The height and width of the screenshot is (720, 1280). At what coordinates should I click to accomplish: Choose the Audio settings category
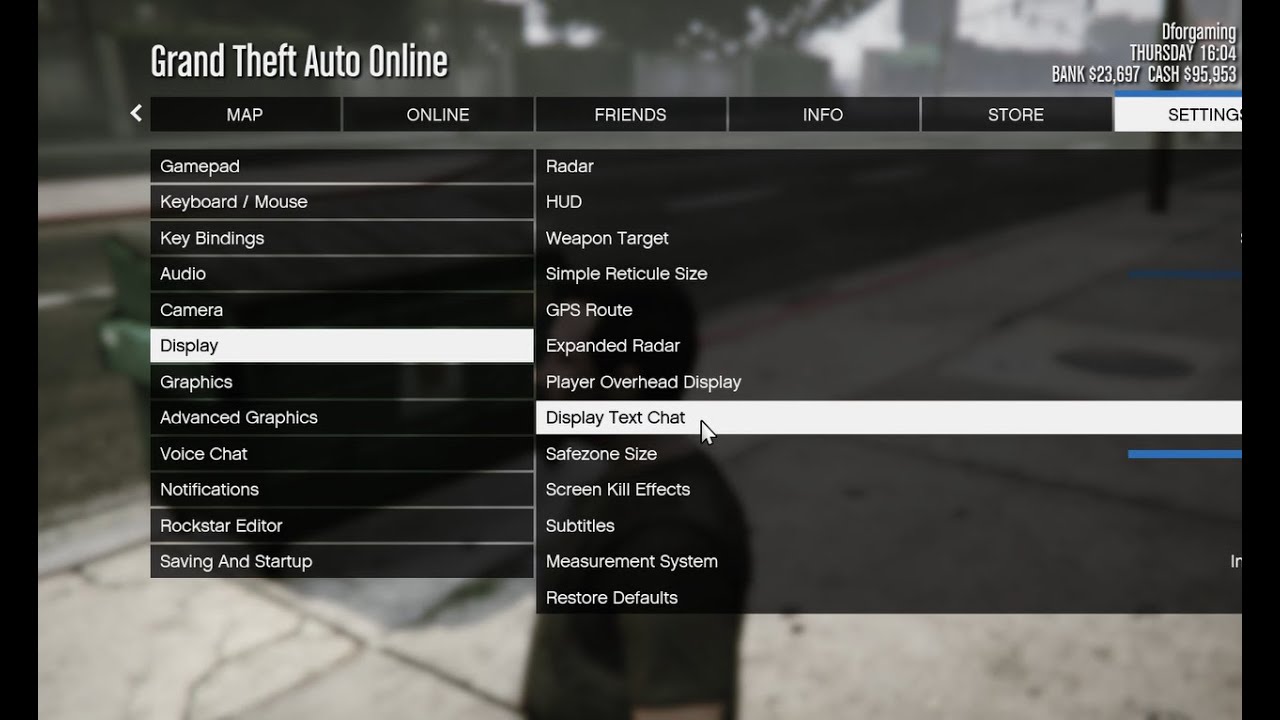point(341,274)
